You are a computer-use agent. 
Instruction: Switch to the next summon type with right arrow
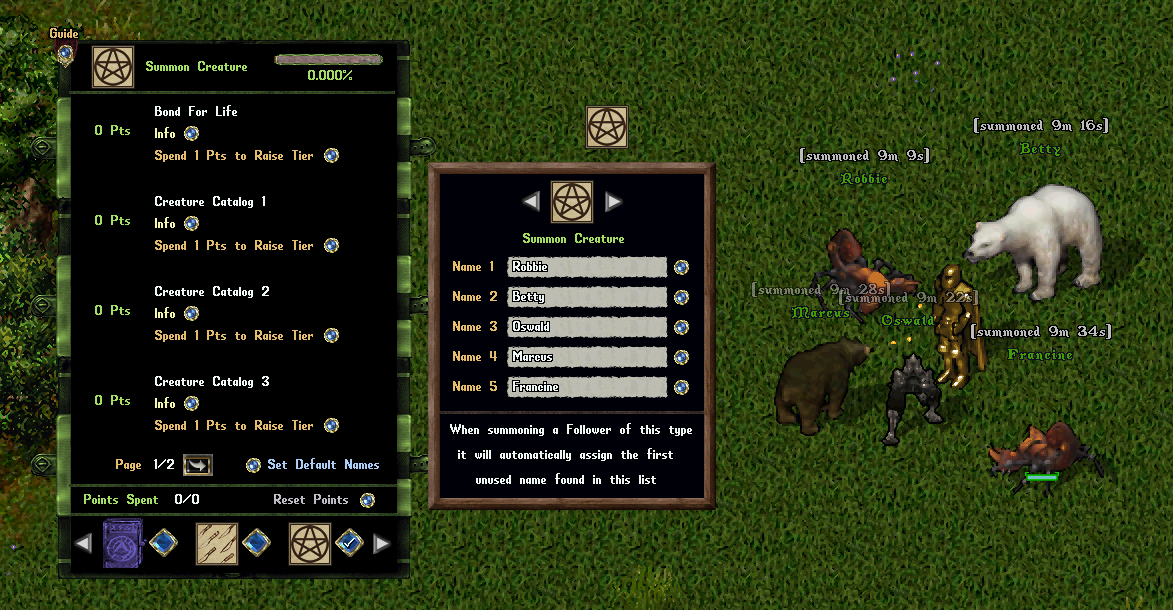point(613,202)
